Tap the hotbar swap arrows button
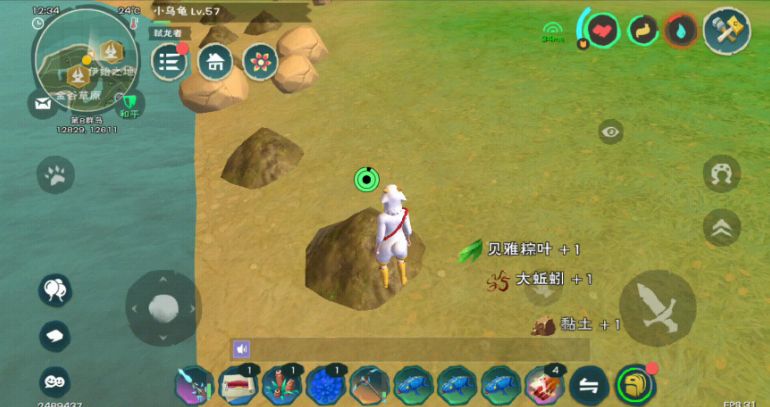The width and height of the screenshot is (770, 407). coord(590,385)
